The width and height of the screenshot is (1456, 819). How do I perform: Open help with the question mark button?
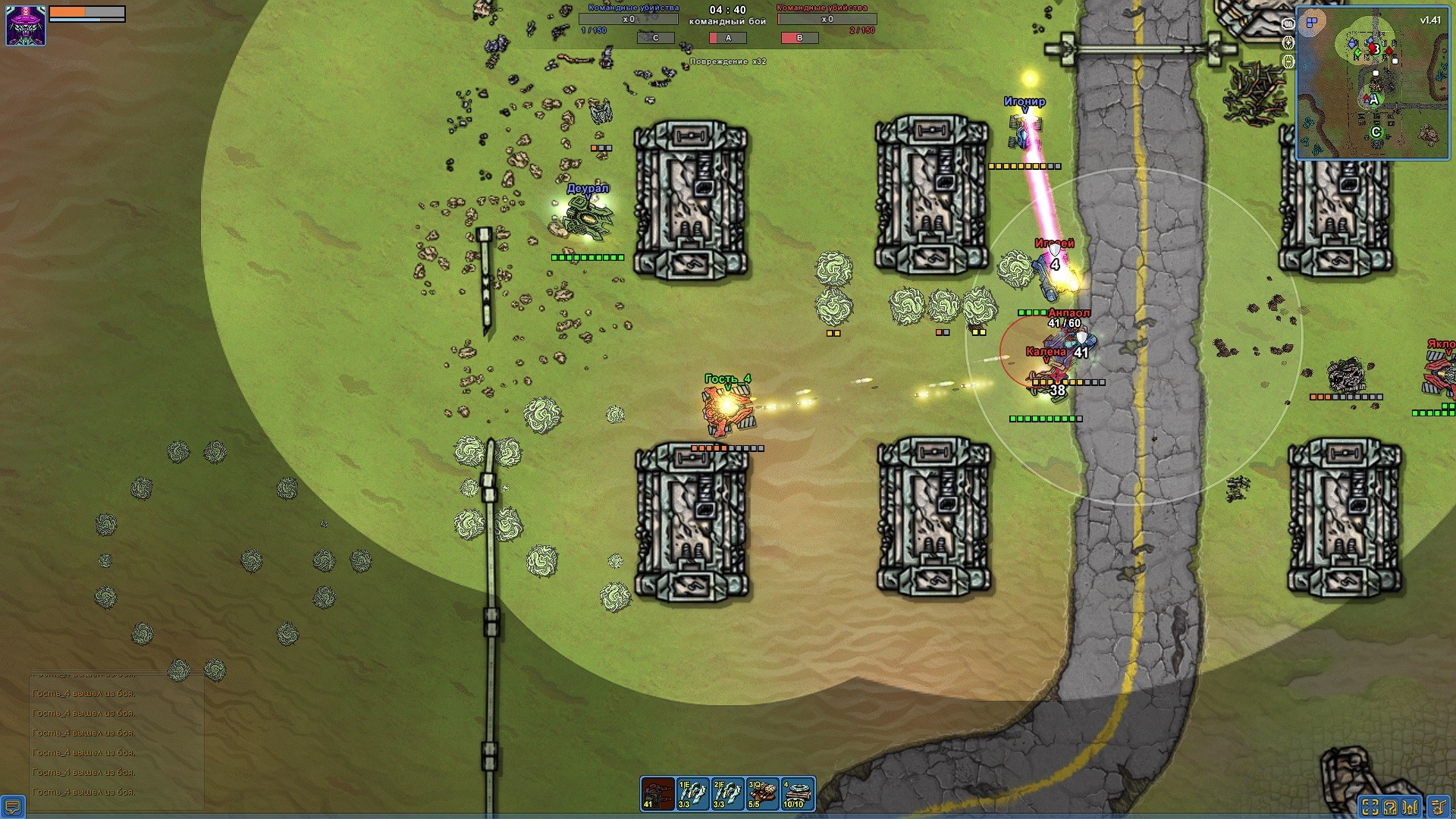[x=1390, y=807]
